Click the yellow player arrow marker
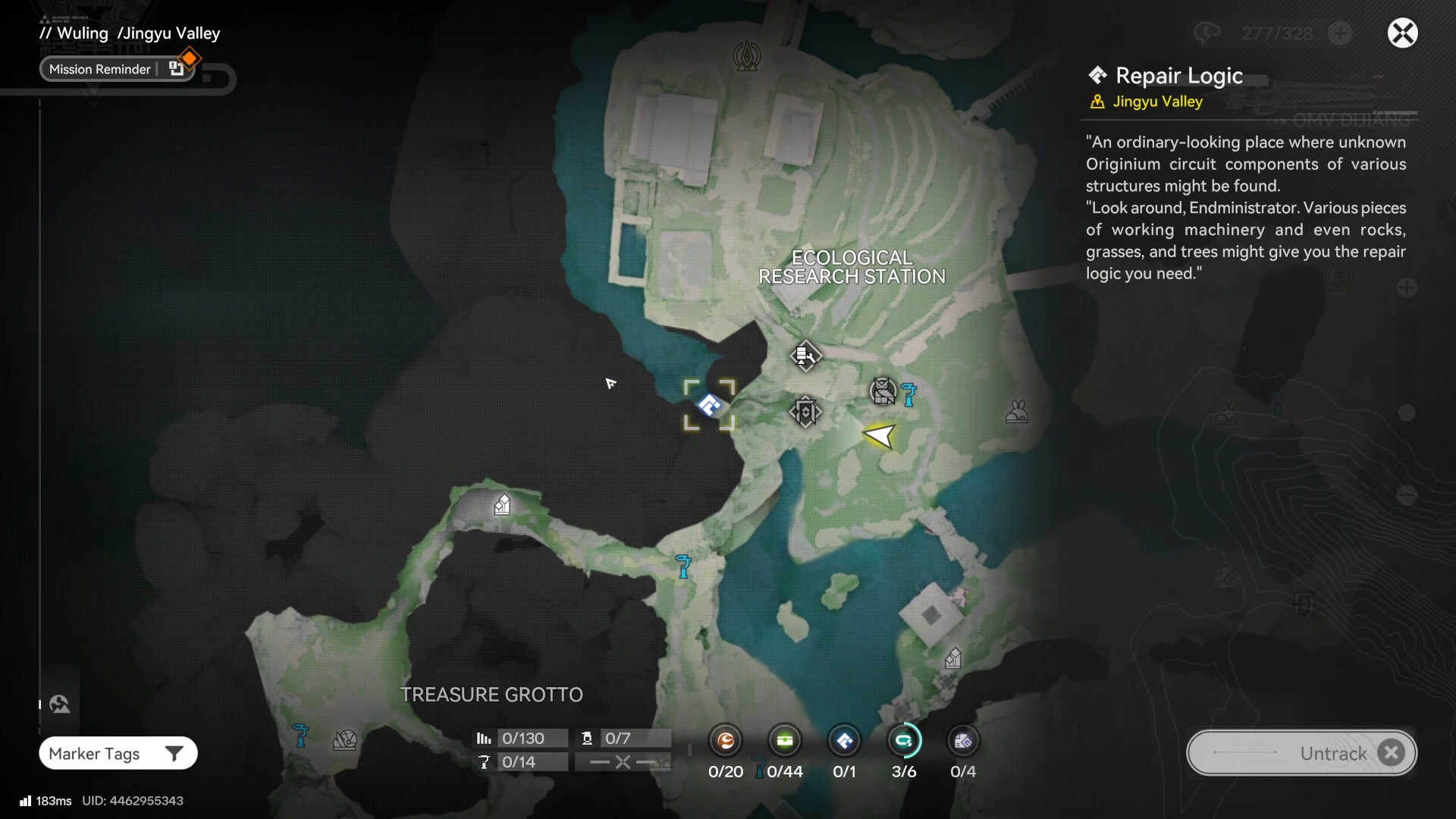1456x819 pixels. 880,436
